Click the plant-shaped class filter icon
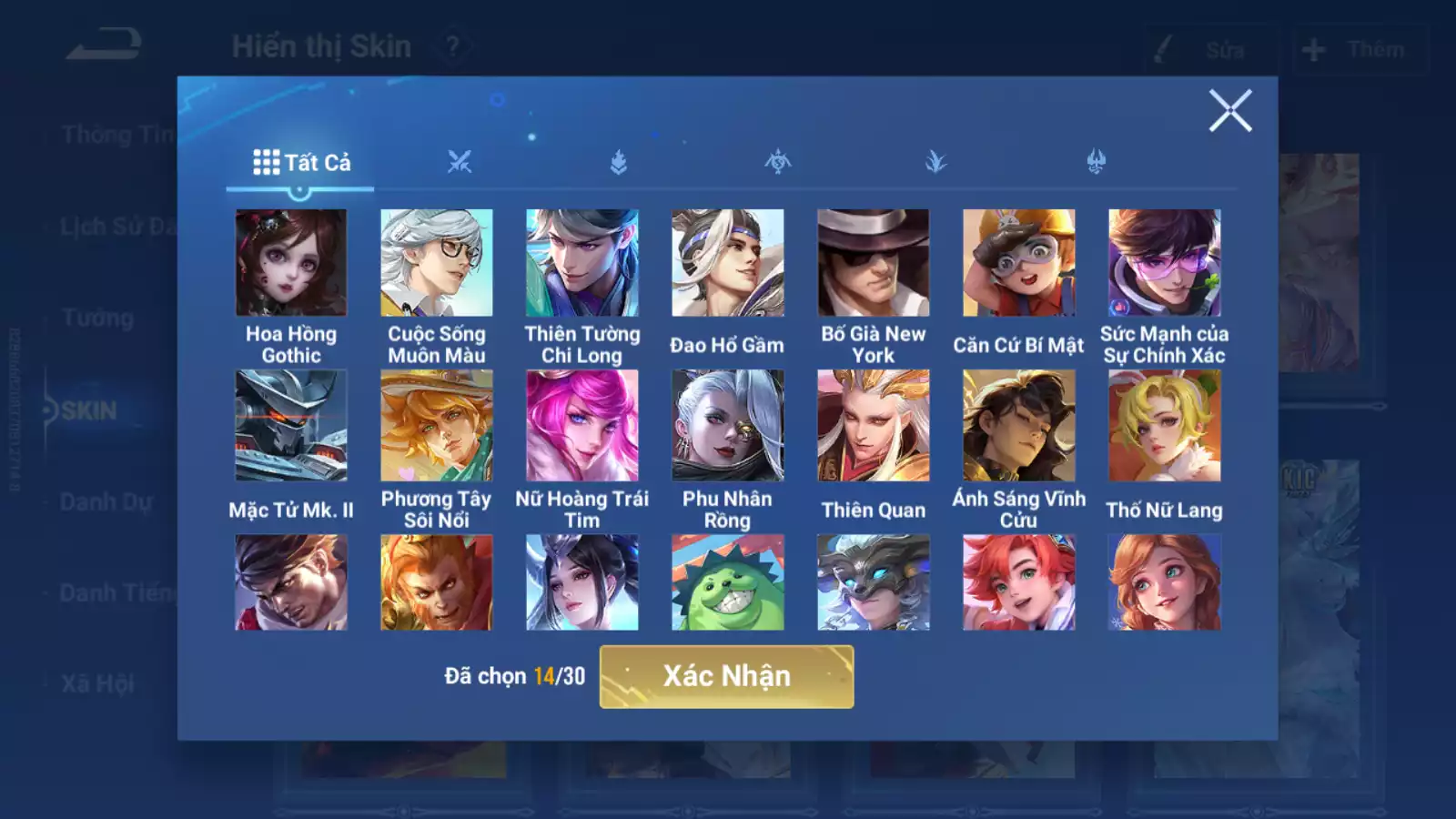This screenshot has width=1456, height=819. (937, 162)
